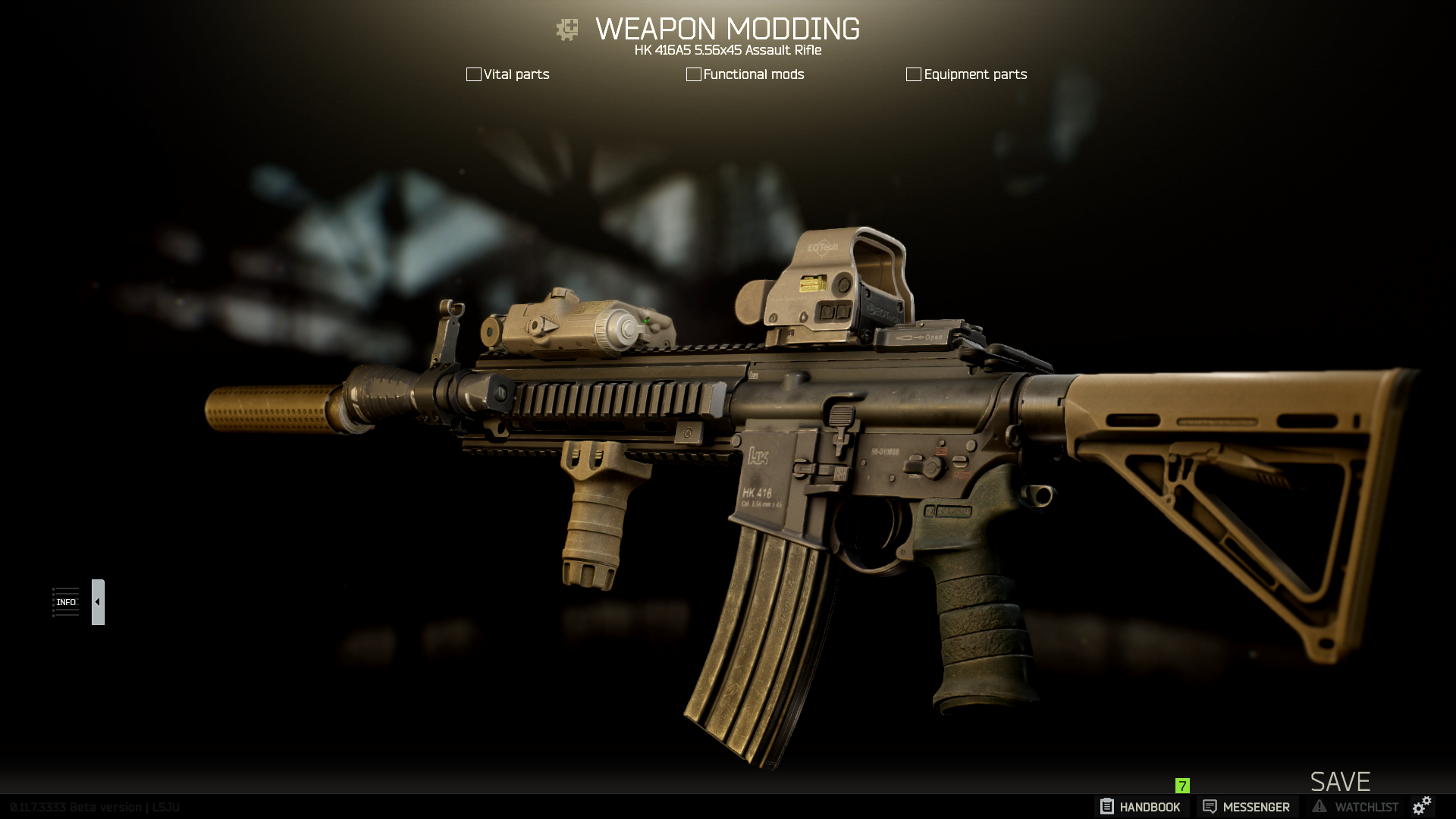Expand the Info panel arrow
Viewport: 1456px width, 819px height.
98,602
